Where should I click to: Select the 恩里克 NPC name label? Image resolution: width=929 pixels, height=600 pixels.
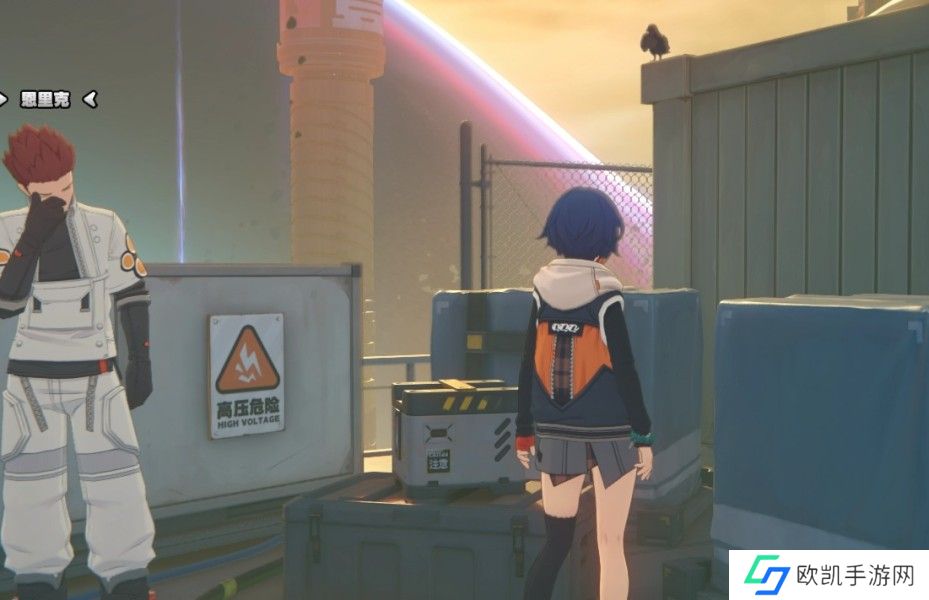45,99
